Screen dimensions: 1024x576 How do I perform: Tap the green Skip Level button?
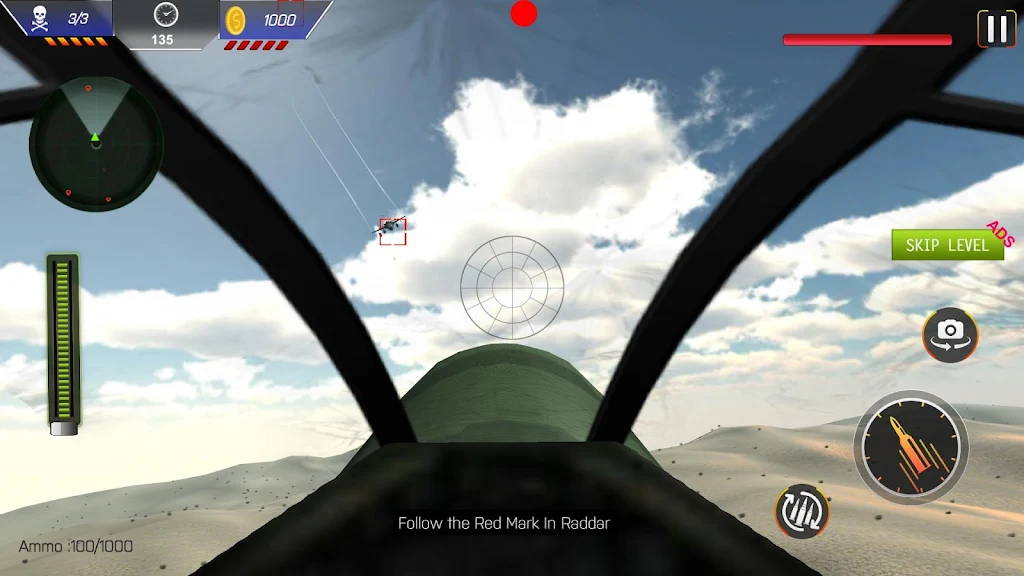click(x=946, y=245)
